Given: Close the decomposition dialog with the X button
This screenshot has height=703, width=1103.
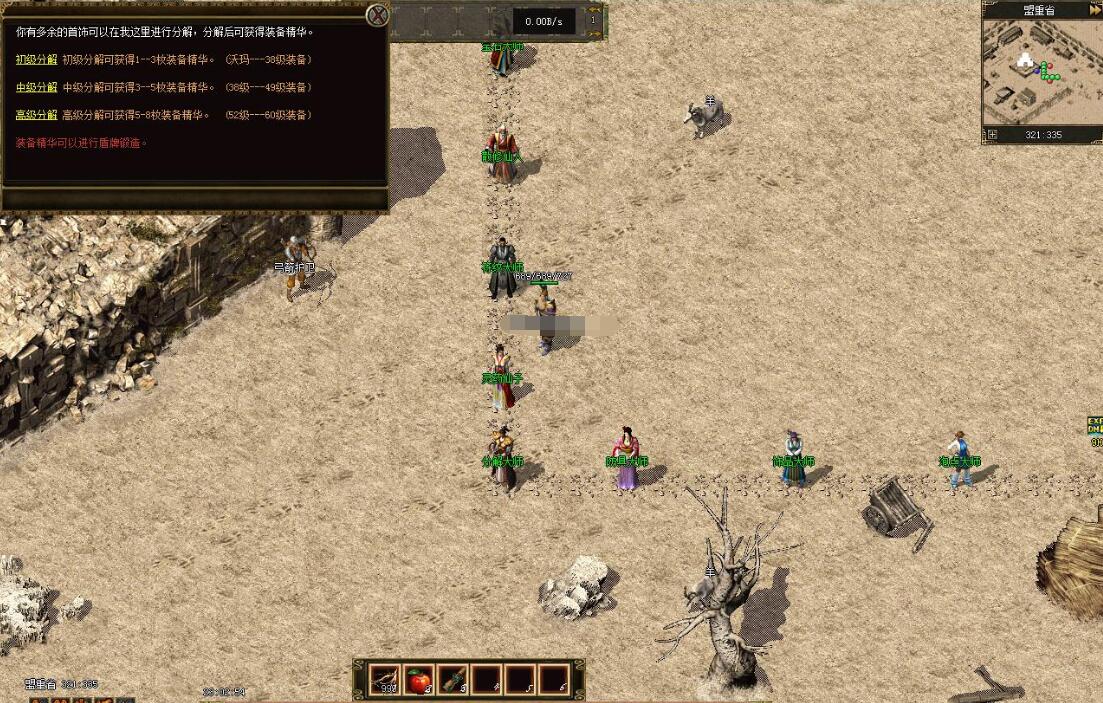Looking at the screenshot, I should [x=377, y=15].
